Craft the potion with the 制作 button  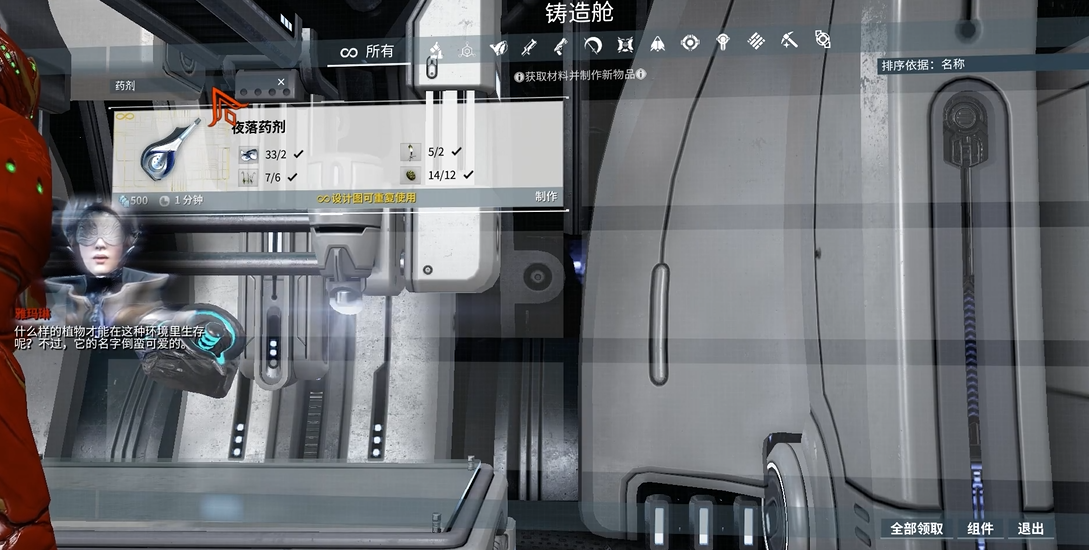(545, 197)
